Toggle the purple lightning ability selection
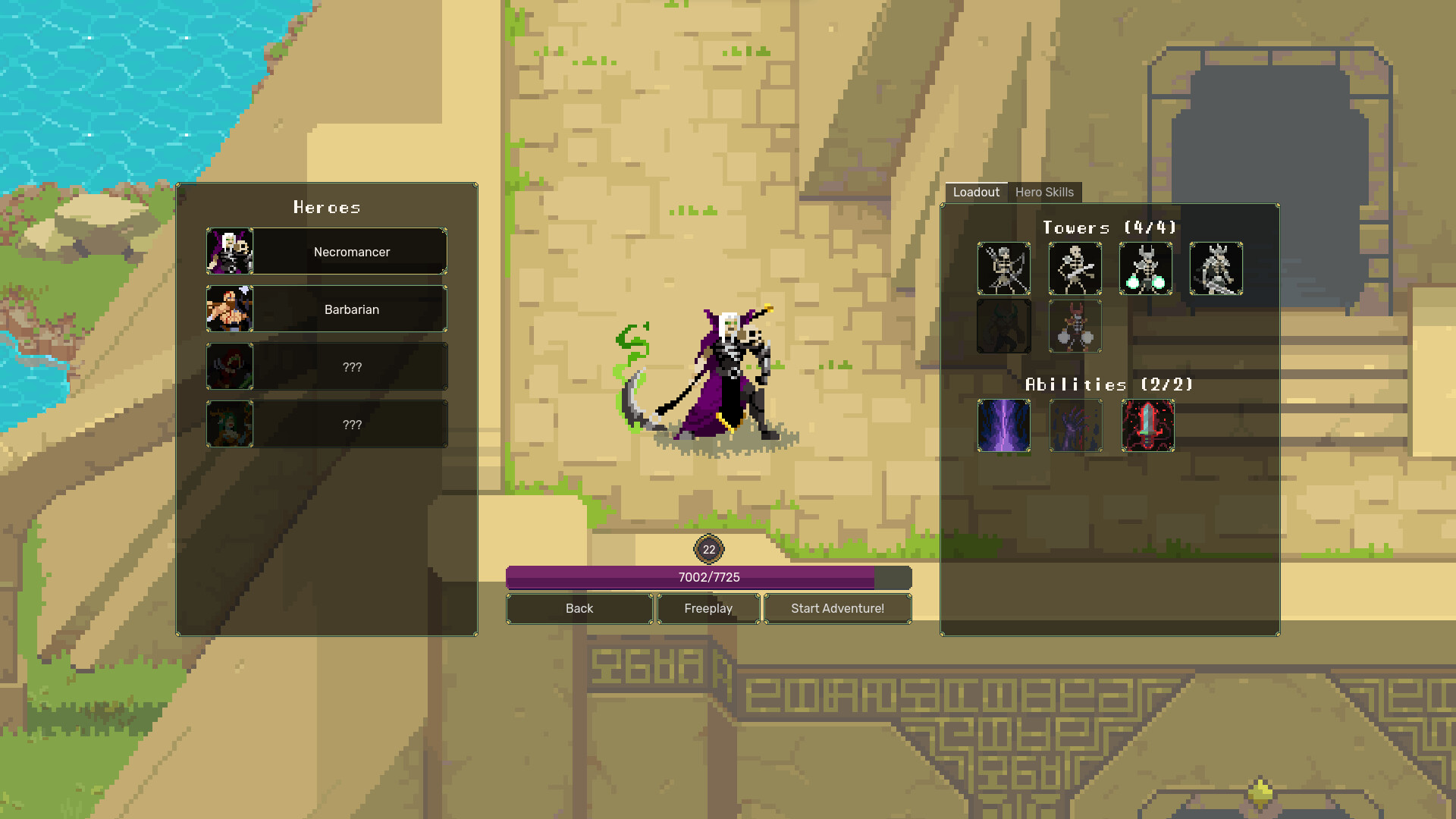Screen dimensions: 1456x819 1003,427
